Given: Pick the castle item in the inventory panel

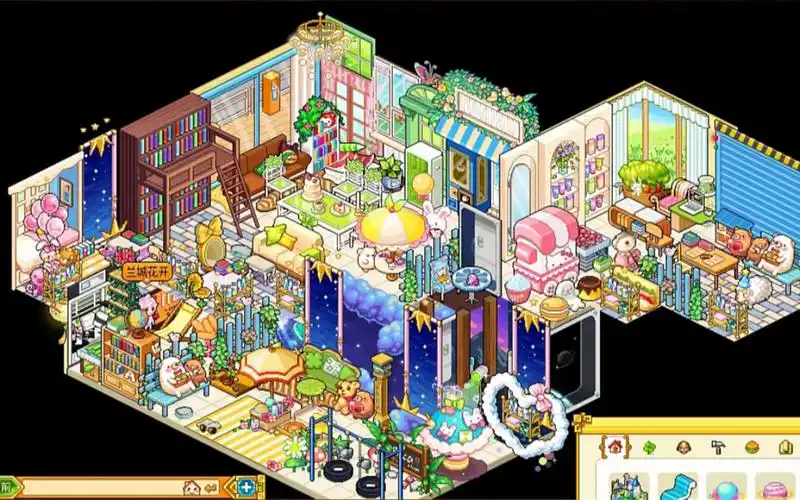Looking at the screenshot, I should point(629,487).
